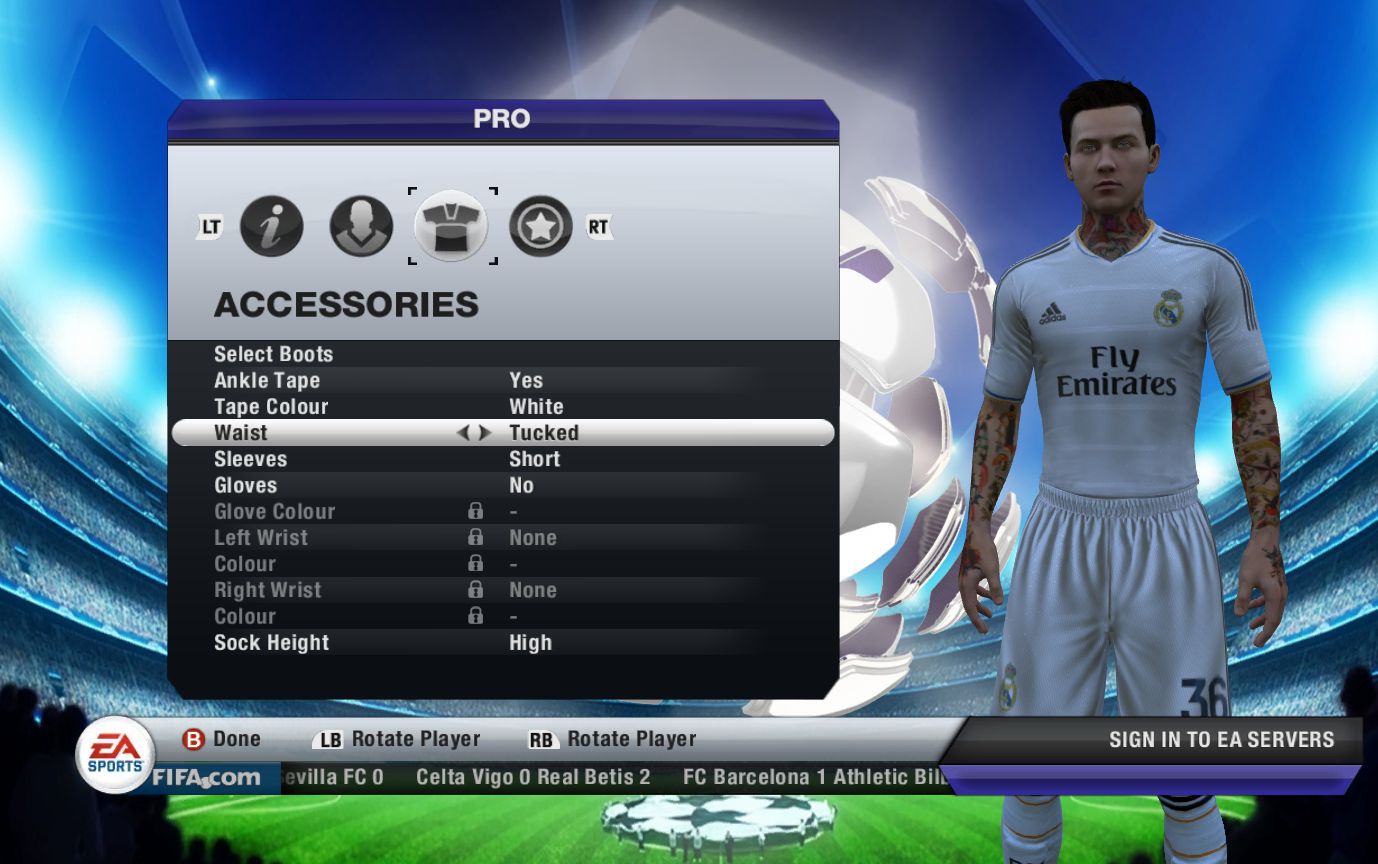1378x864 pixels.
Task: Click the locked Glove Colour row
Action: coord(274,511)
